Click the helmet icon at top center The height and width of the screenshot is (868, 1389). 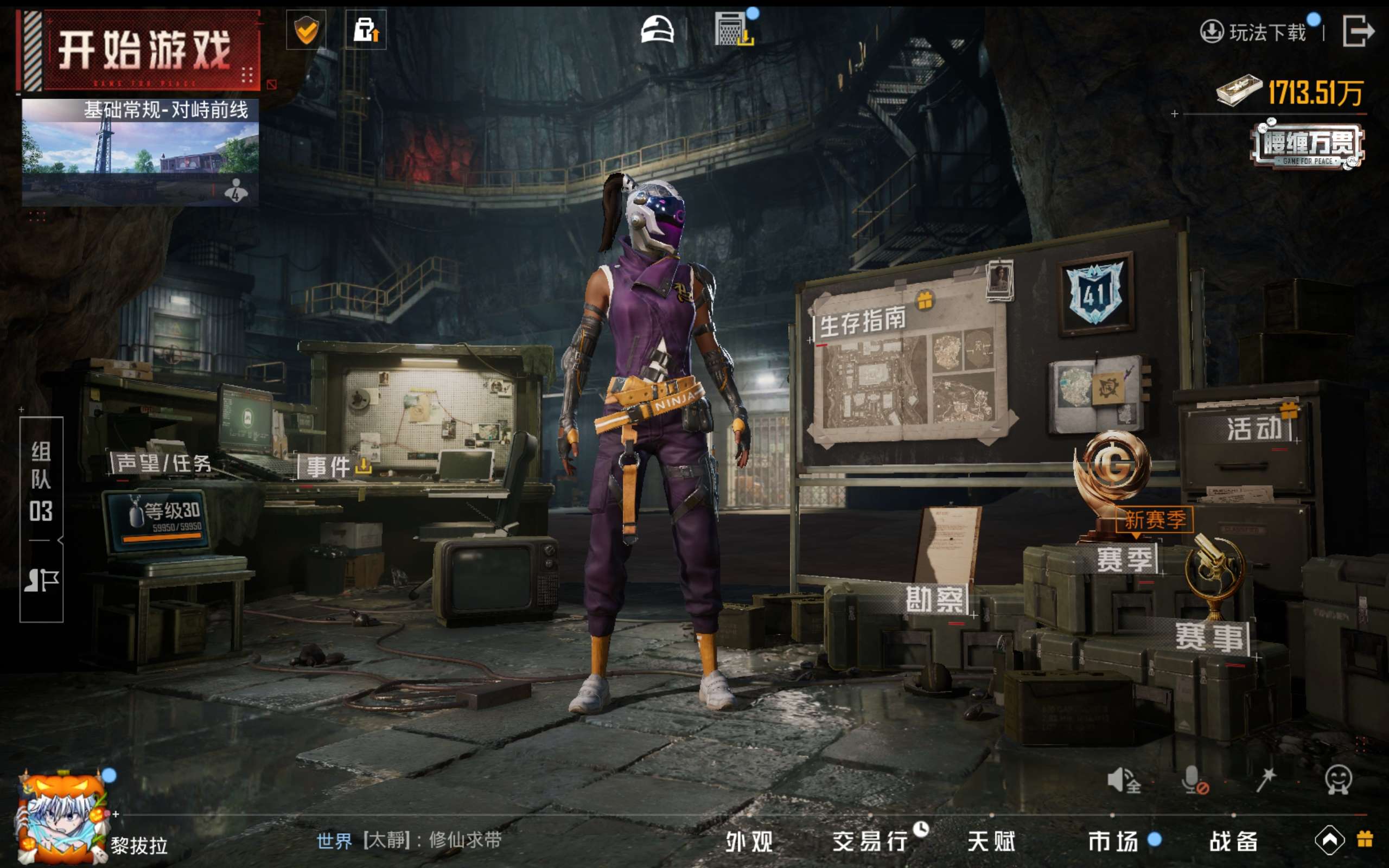click(x=657, y=30)
